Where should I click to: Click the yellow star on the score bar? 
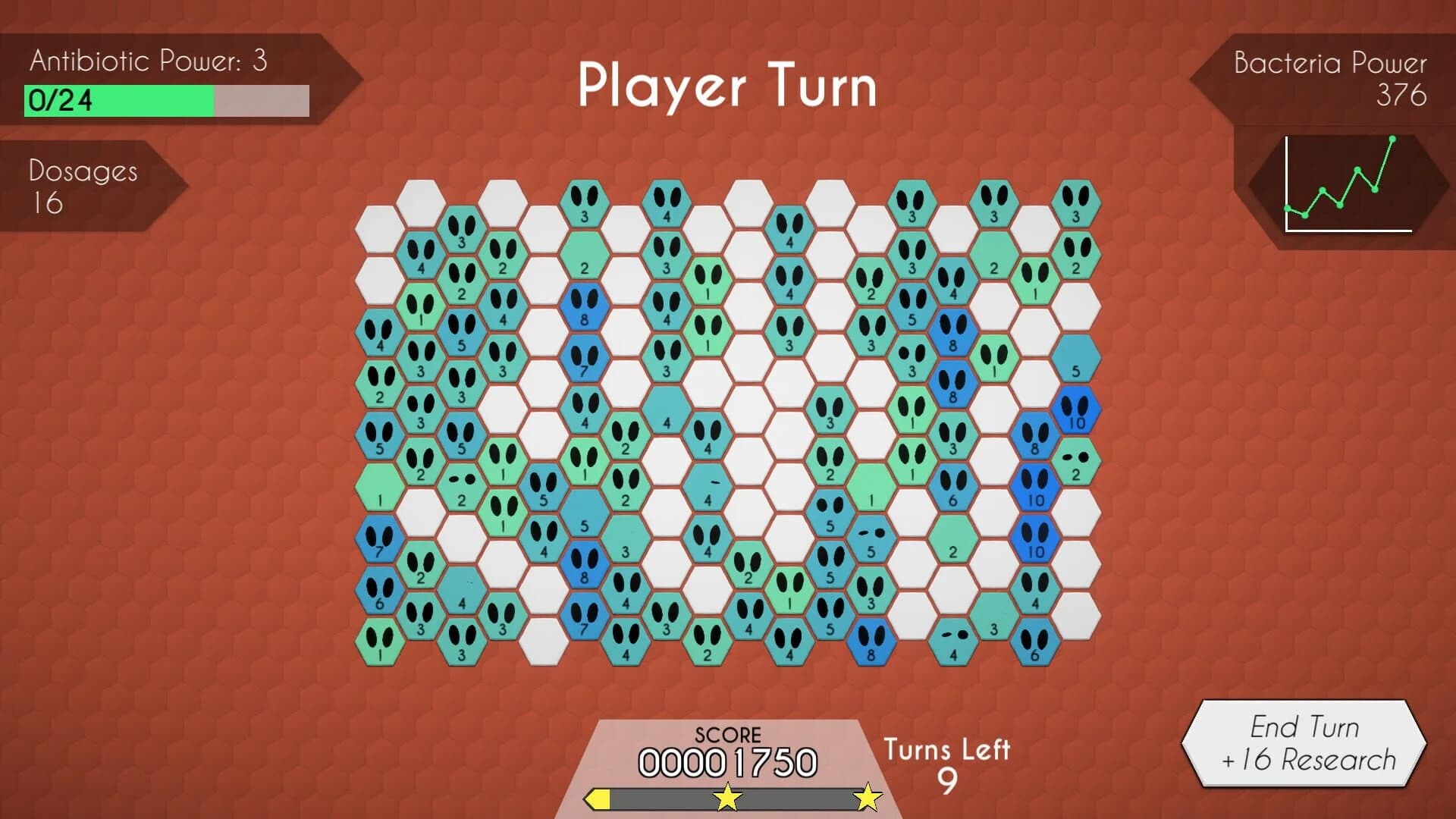[x=726, y=798]
